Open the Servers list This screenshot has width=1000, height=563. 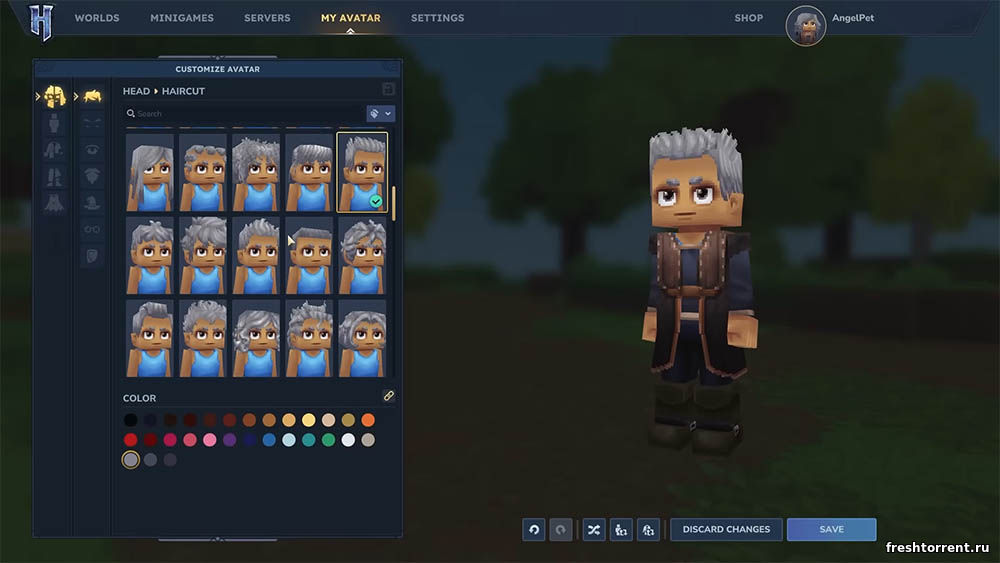(267, 18)
